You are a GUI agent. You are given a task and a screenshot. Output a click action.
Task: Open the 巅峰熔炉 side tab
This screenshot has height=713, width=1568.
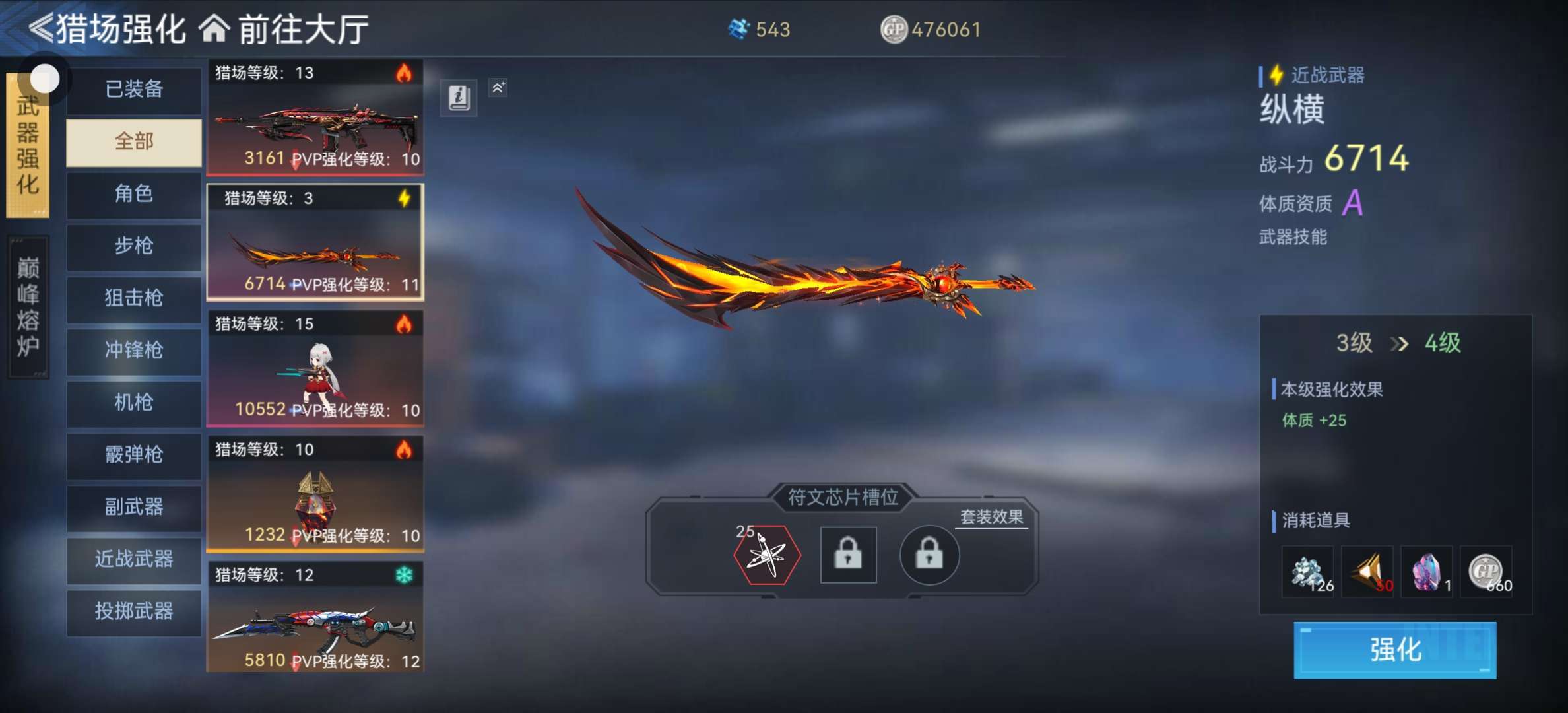pyautogui.click(x=28, y=308)
